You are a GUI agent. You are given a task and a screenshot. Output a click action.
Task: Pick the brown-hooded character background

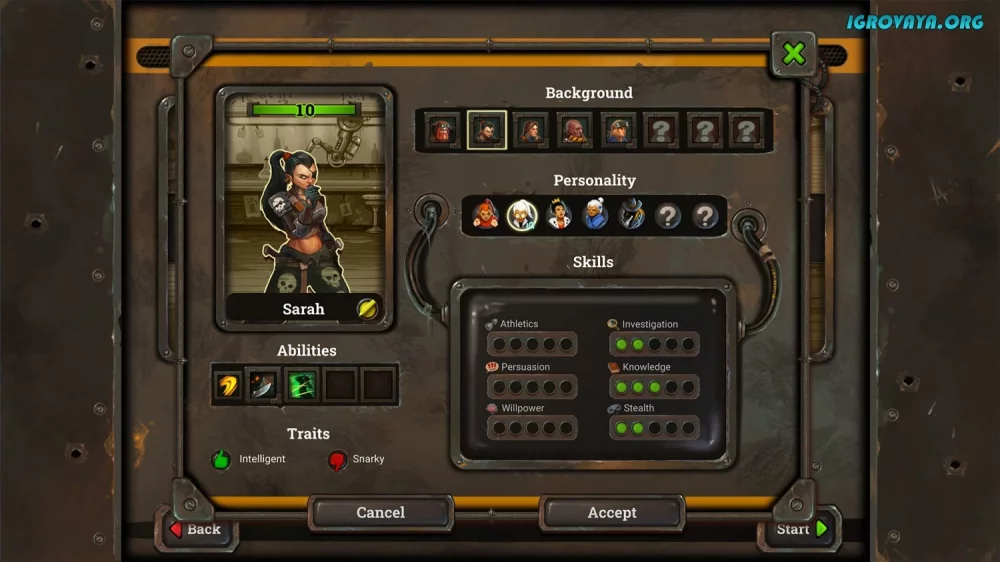[531, 130]
